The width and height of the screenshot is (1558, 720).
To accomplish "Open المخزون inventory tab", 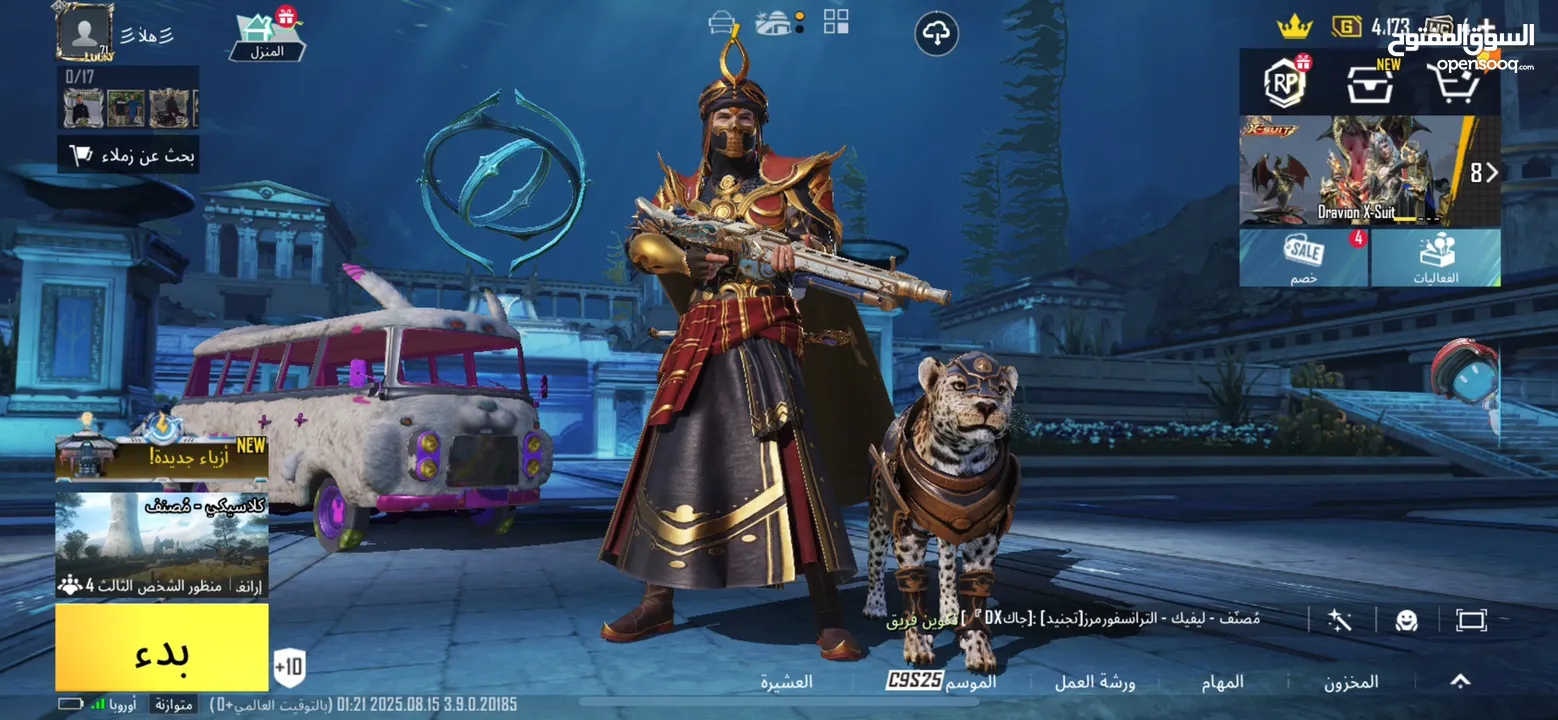I will (1351, 682).
